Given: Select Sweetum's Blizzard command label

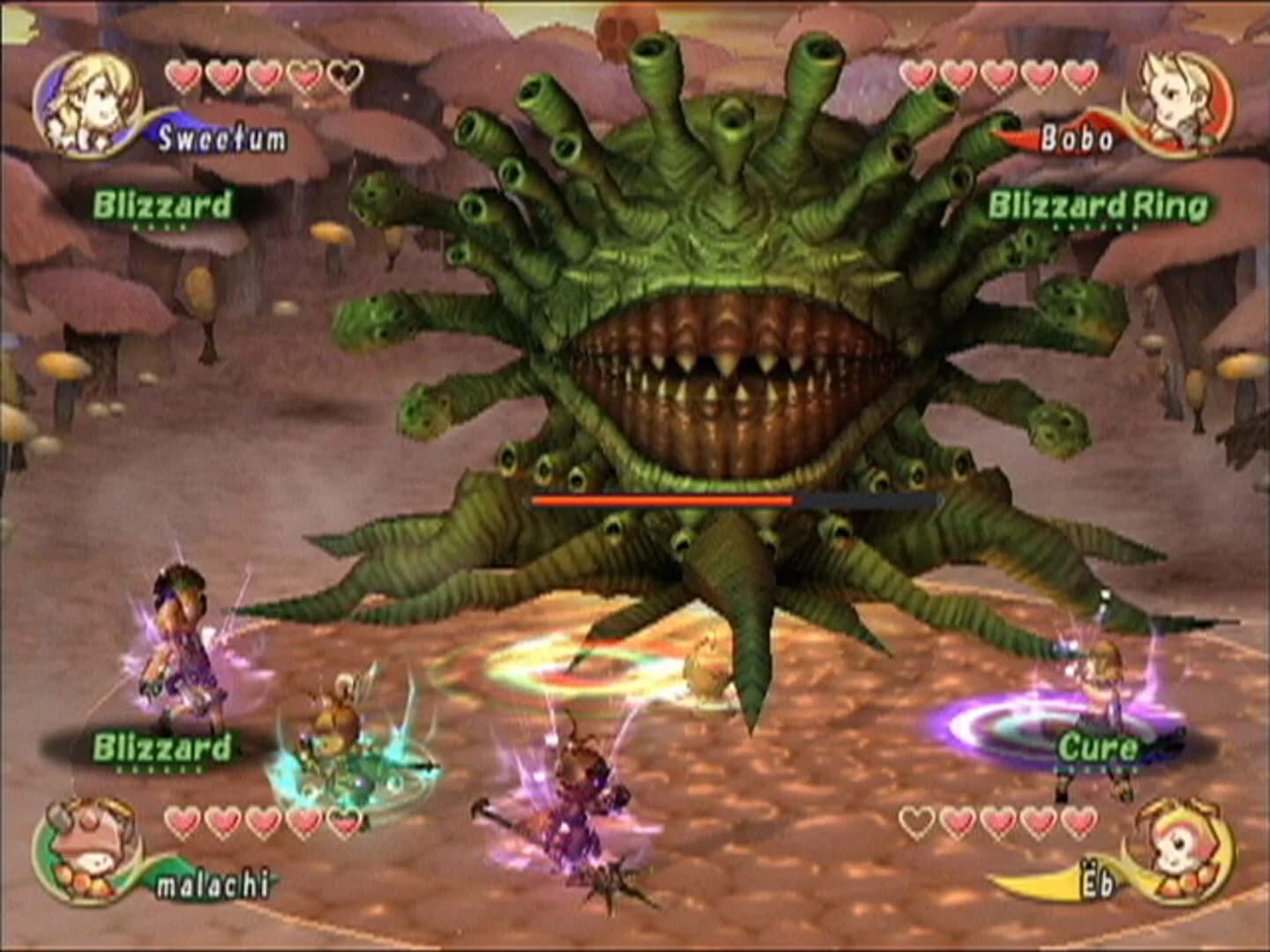Looking at the screenshot, I should [x=163, y=203].
